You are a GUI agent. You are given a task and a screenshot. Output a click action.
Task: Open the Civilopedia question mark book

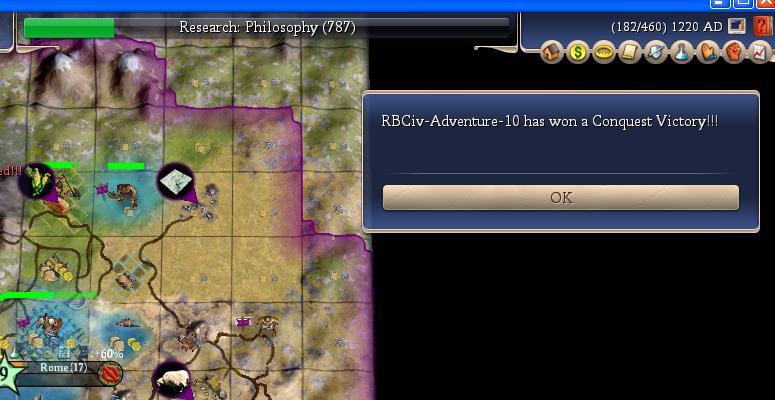coord(761,26)
